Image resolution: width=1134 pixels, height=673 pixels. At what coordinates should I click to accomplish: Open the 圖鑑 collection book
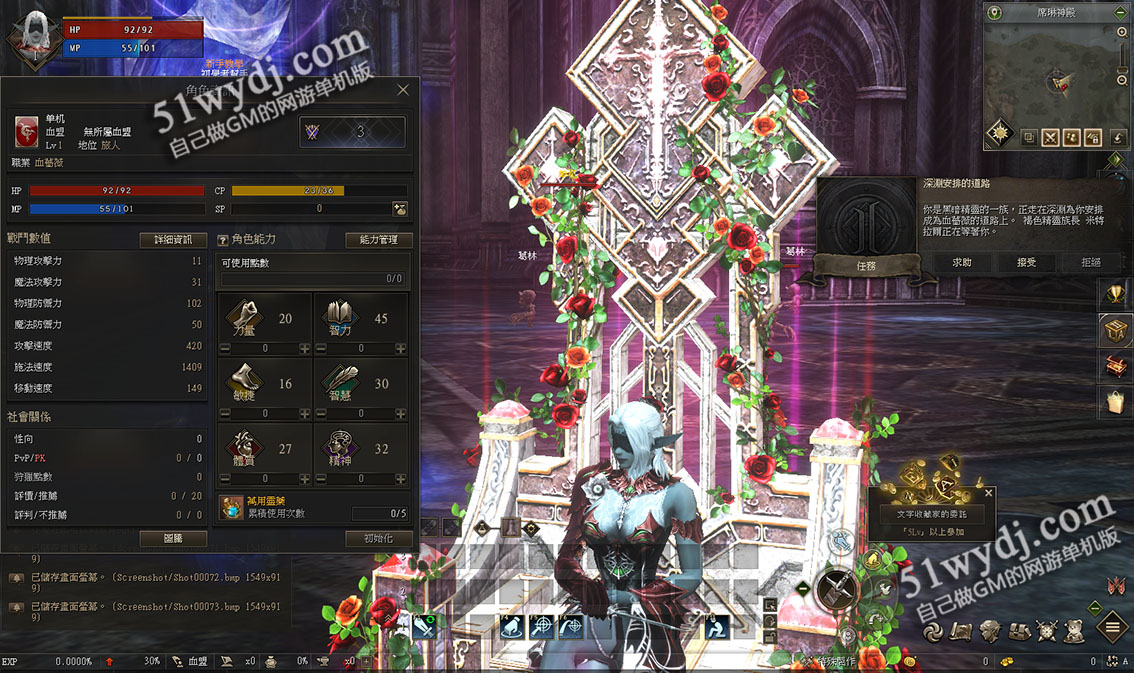tap(173, 538)
